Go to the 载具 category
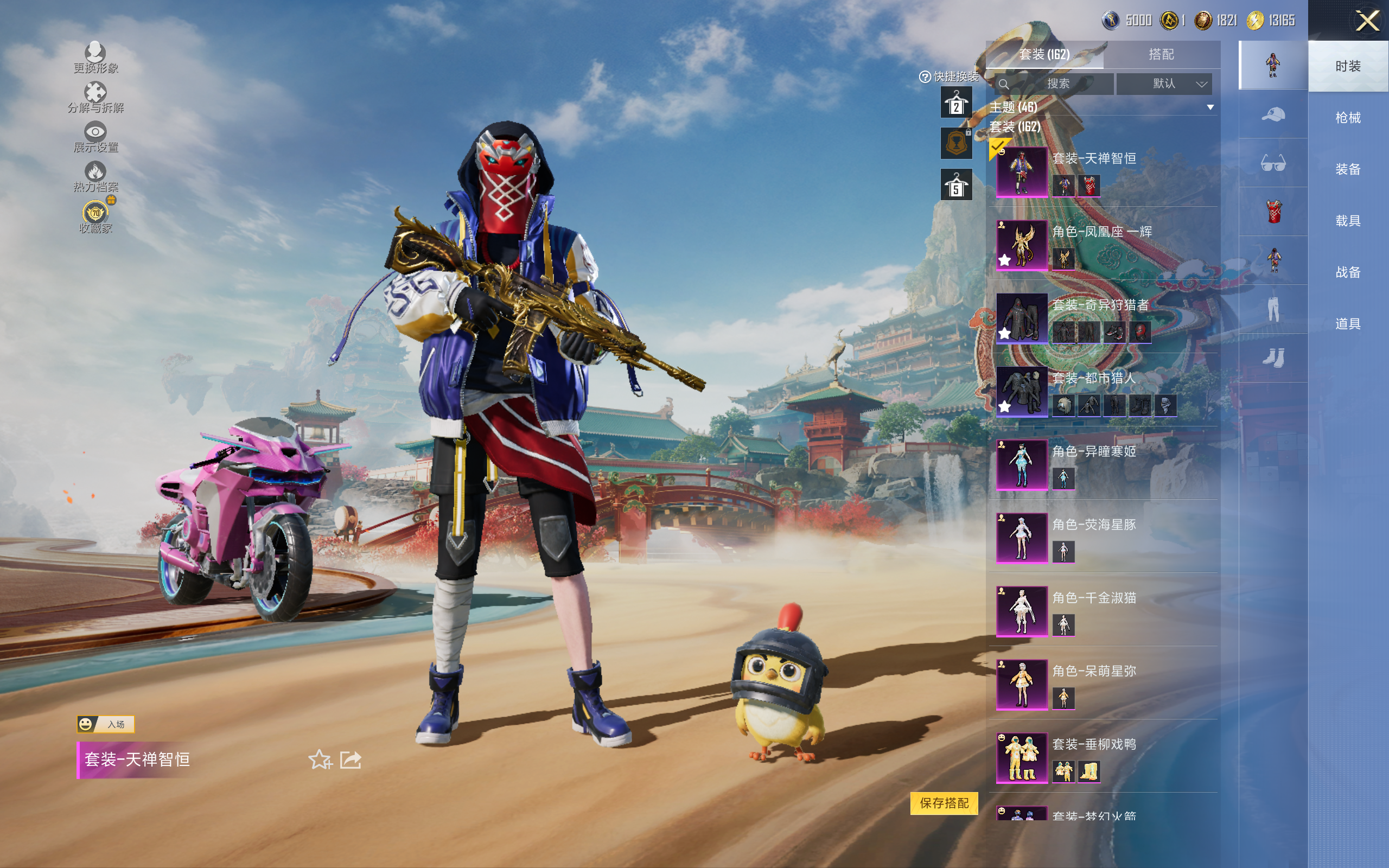The width and height of the screenshot is (1389, 868). [1347, 221]
